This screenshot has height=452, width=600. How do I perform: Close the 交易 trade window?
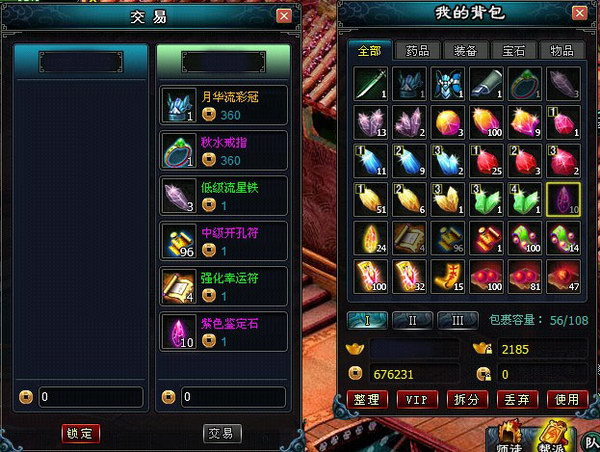(284, 16)
